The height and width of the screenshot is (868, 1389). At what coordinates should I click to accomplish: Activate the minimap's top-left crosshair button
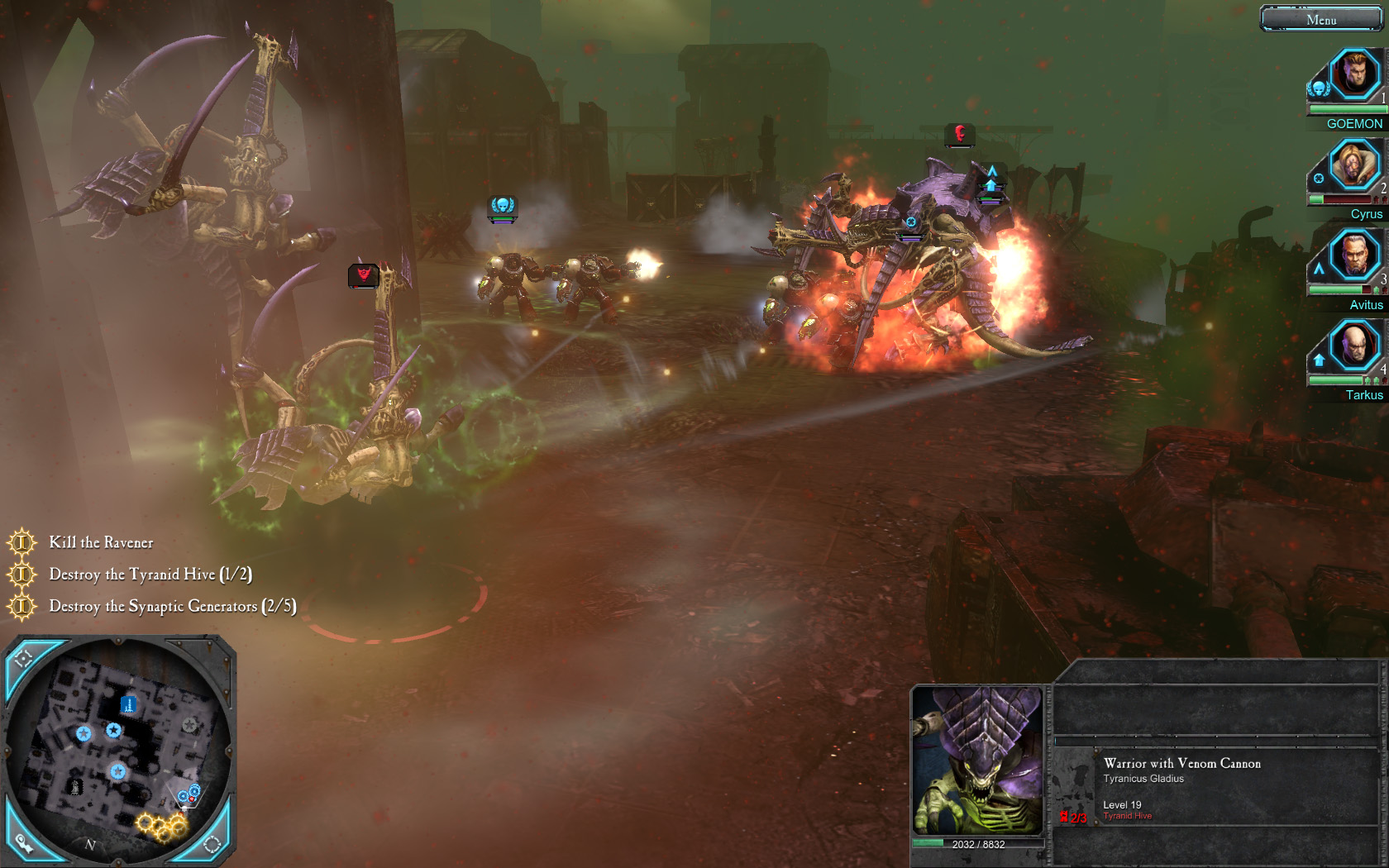point(23,658)
